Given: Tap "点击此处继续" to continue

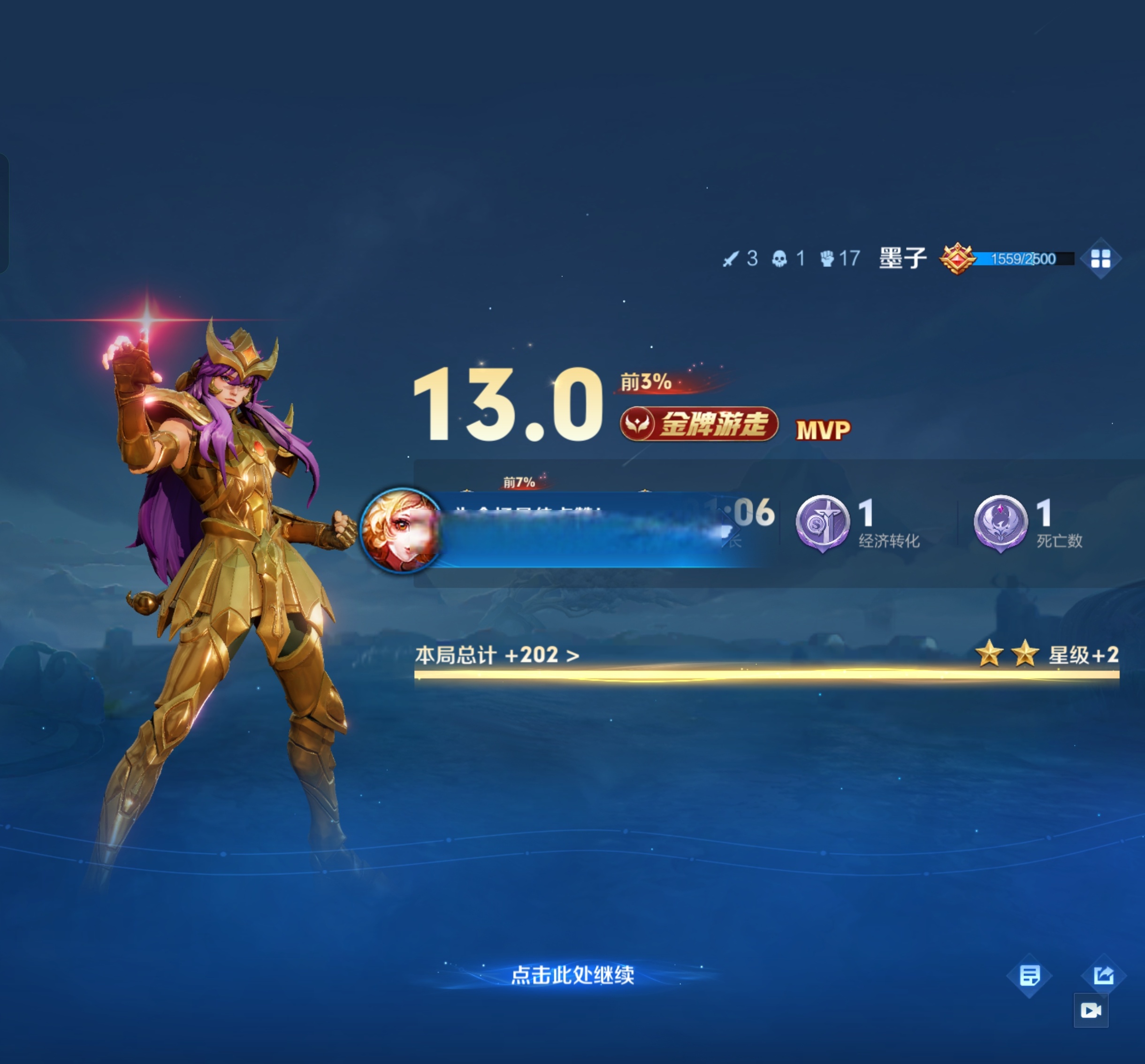Looking at the screenshot, I should 572,975.
